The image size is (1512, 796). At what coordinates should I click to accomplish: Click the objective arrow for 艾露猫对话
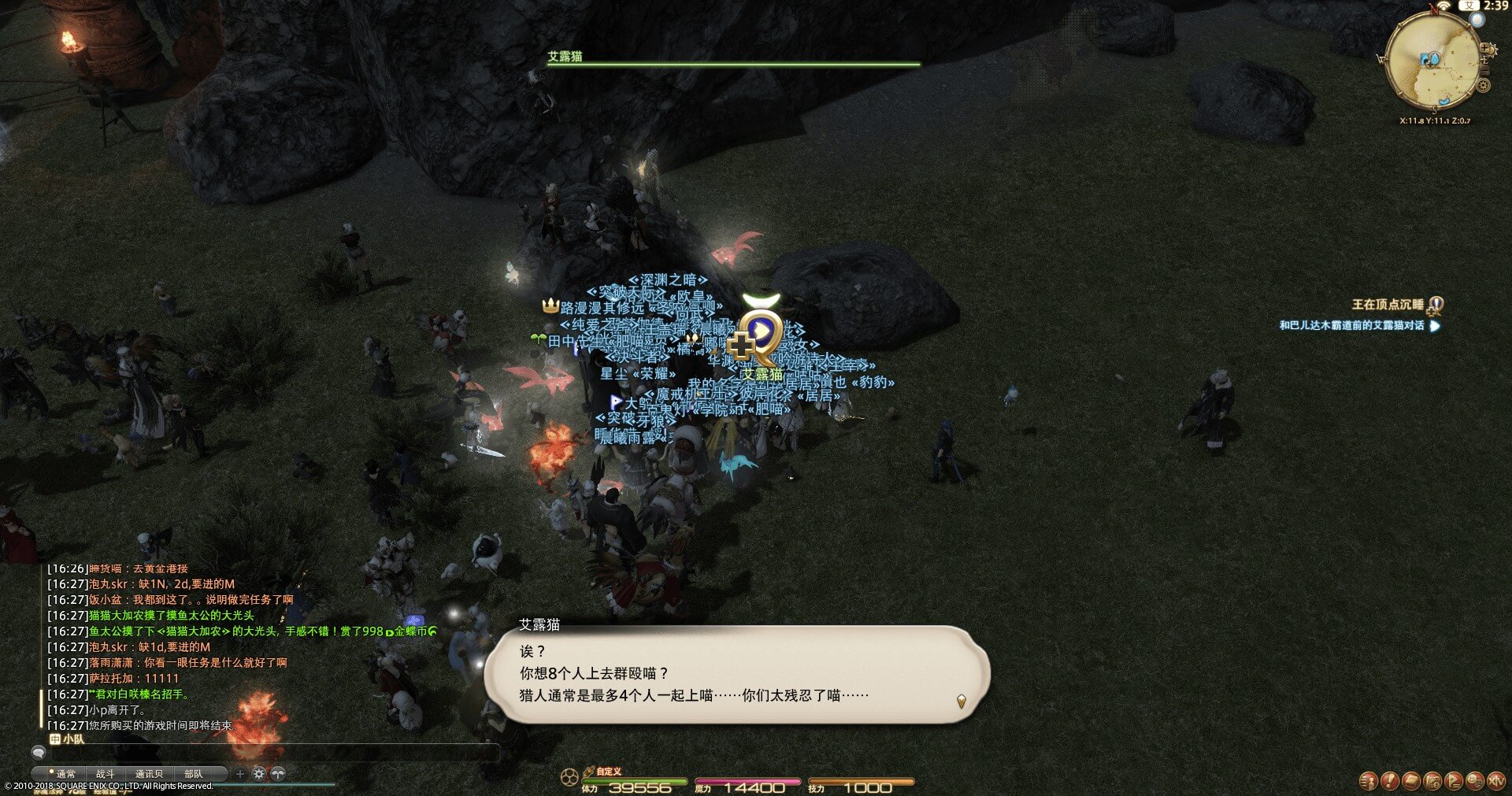(x=1434, y=325)
